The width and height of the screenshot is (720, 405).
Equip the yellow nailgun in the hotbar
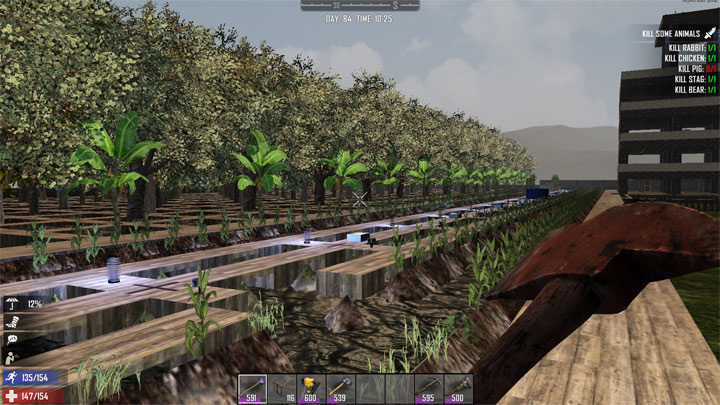[x=311, y=389]
